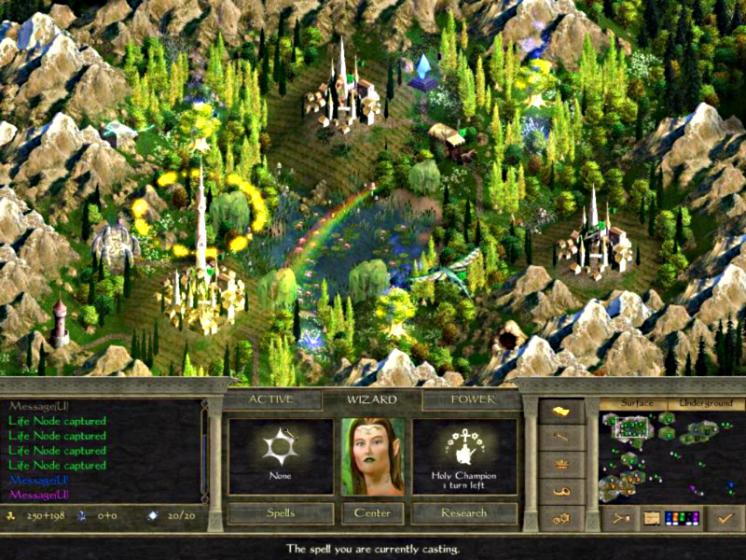Select the Wizard tab

[x=372, y=399]
